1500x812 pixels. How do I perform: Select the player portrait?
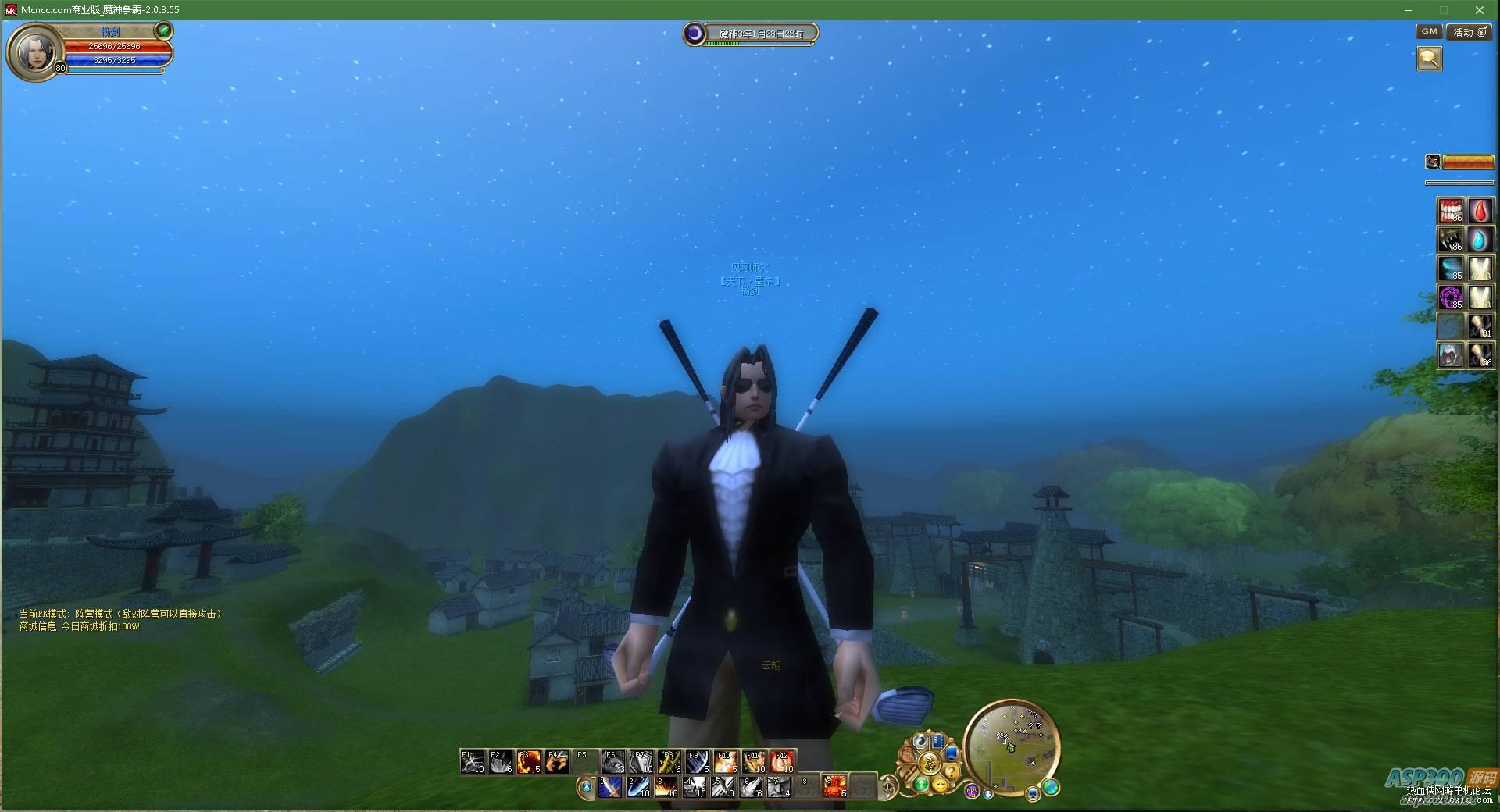pyautogui.click(x=36, y=51)
